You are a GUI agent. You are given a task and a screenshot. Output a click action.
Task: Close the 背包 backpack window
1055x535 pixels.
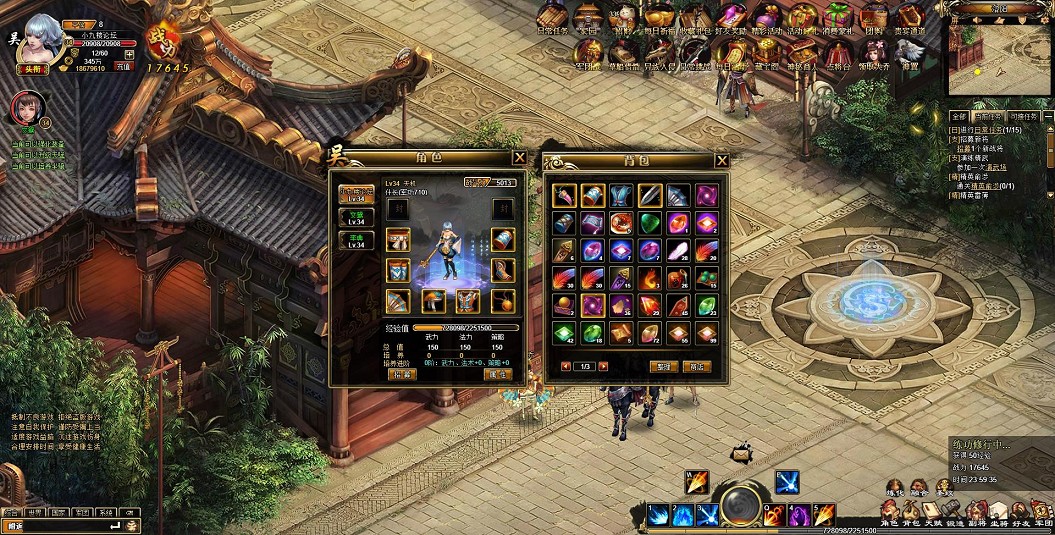coord(721,160)
